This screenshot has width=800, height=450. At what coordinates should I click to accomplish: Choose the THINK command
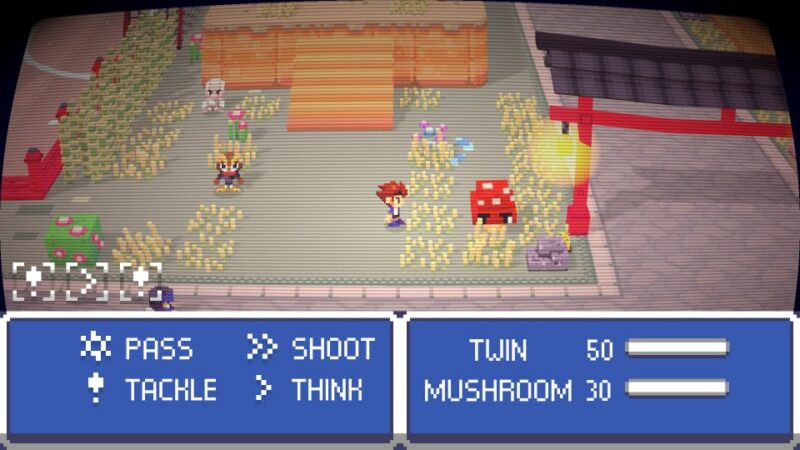coord(327,389)
